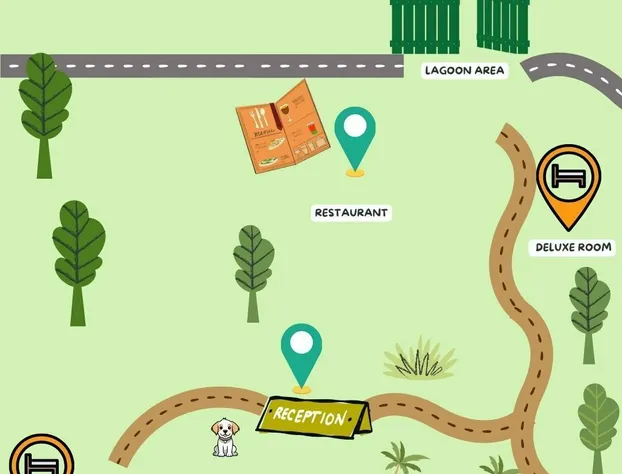The width and height of the screenshot is (622, 474).
Task: Choose the Deluxe Room text label
Action: click(x=573, y=247)
